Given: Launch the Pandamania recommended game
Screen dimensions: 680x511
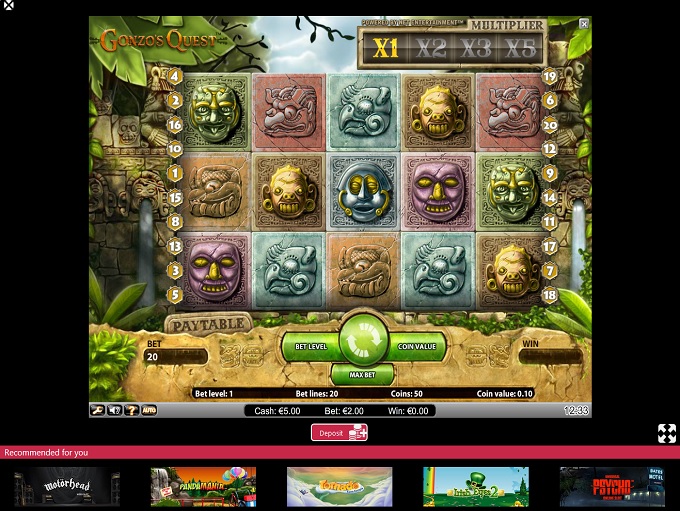Looking at the screenshot, I should point(203,487).
